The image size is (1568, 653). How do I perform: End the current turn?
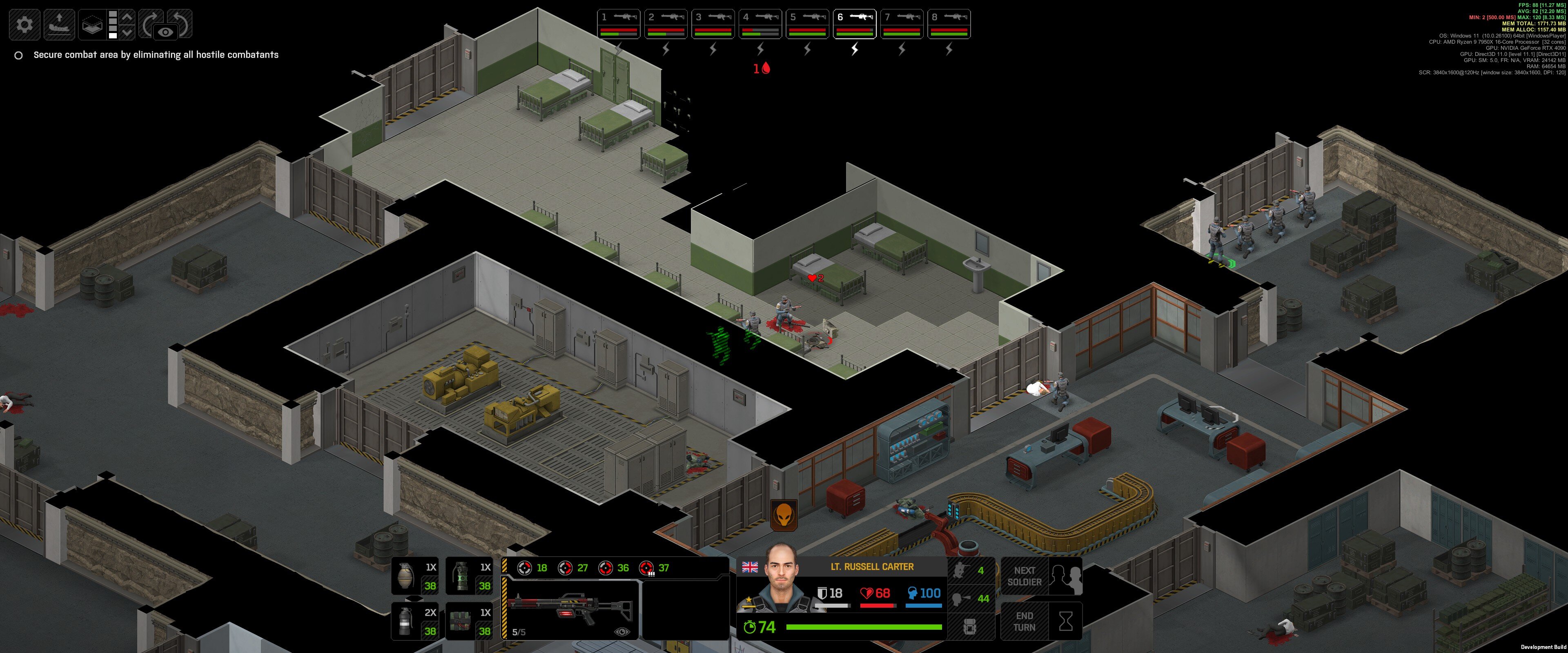1041,621
